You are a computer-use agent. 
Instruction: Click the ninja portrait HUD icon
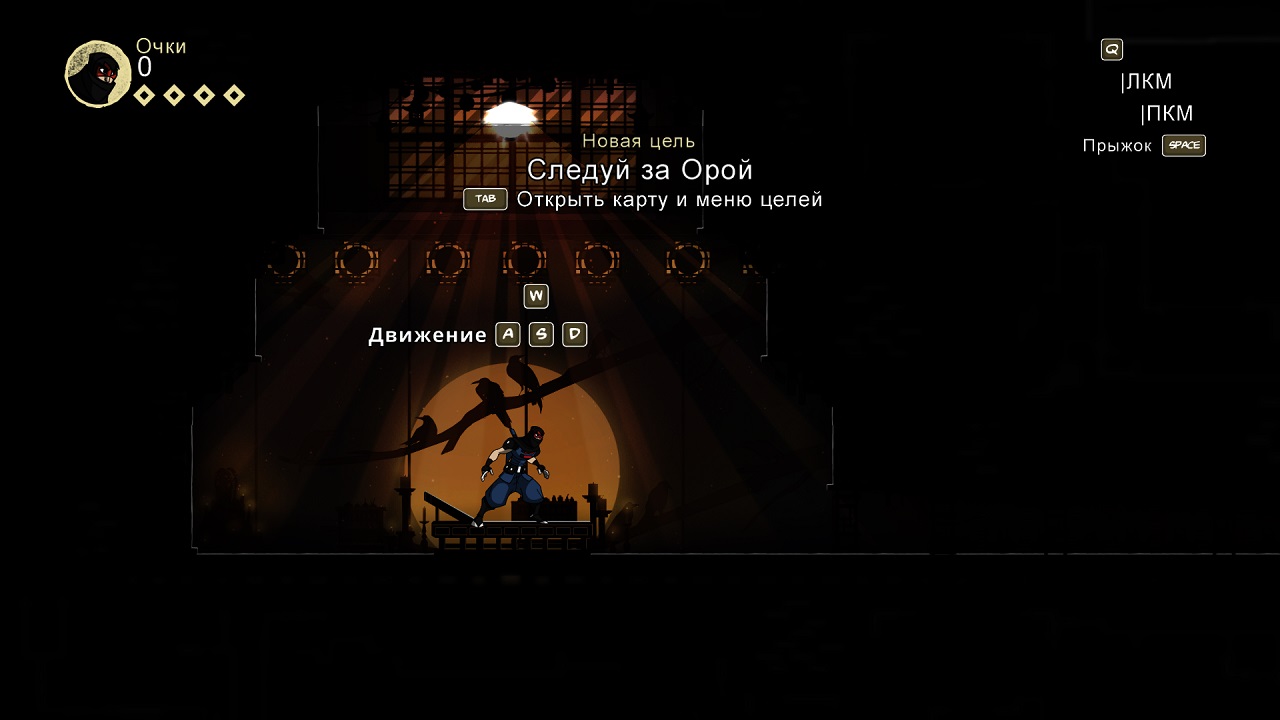click(x=98, y=74)
